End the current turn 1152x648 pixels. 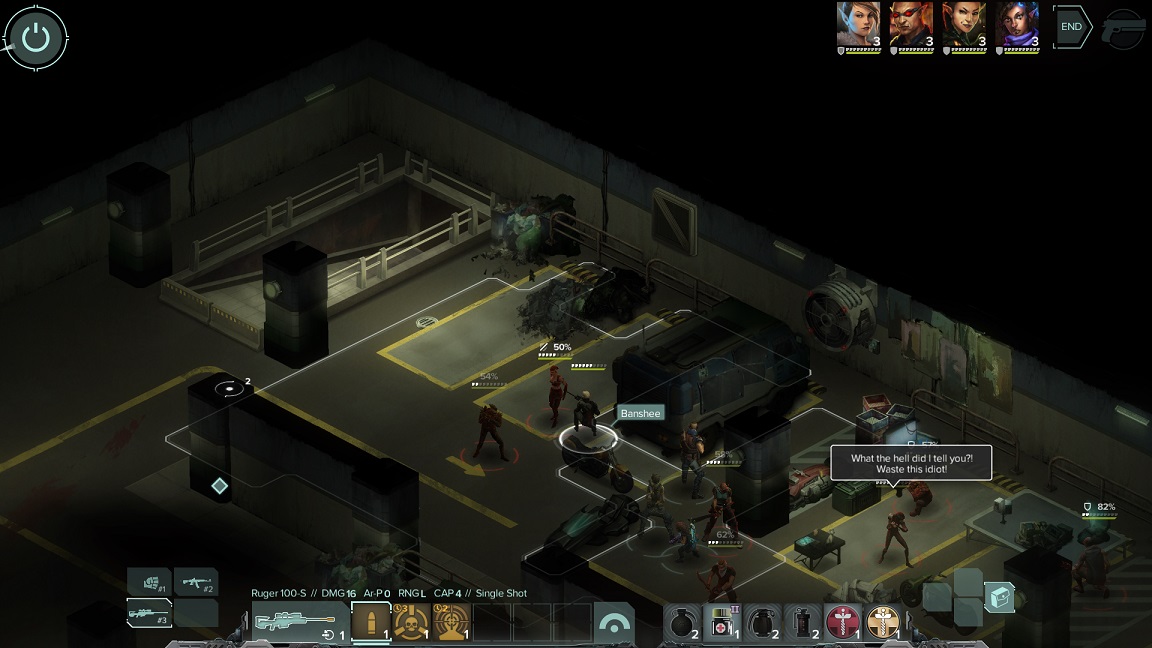click(x=1071, y=27)
